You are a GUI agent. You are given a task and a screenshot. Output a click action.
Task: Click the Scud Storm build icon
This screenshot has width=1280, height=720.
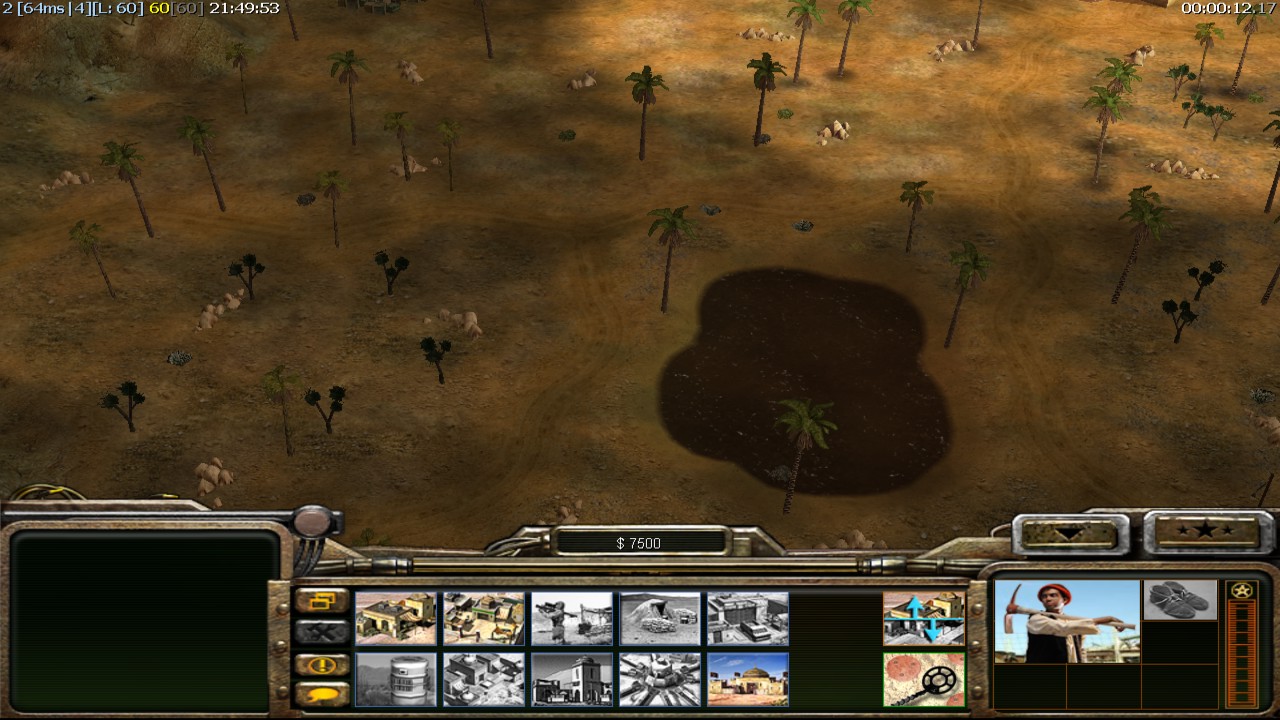(x=660, y=679)
